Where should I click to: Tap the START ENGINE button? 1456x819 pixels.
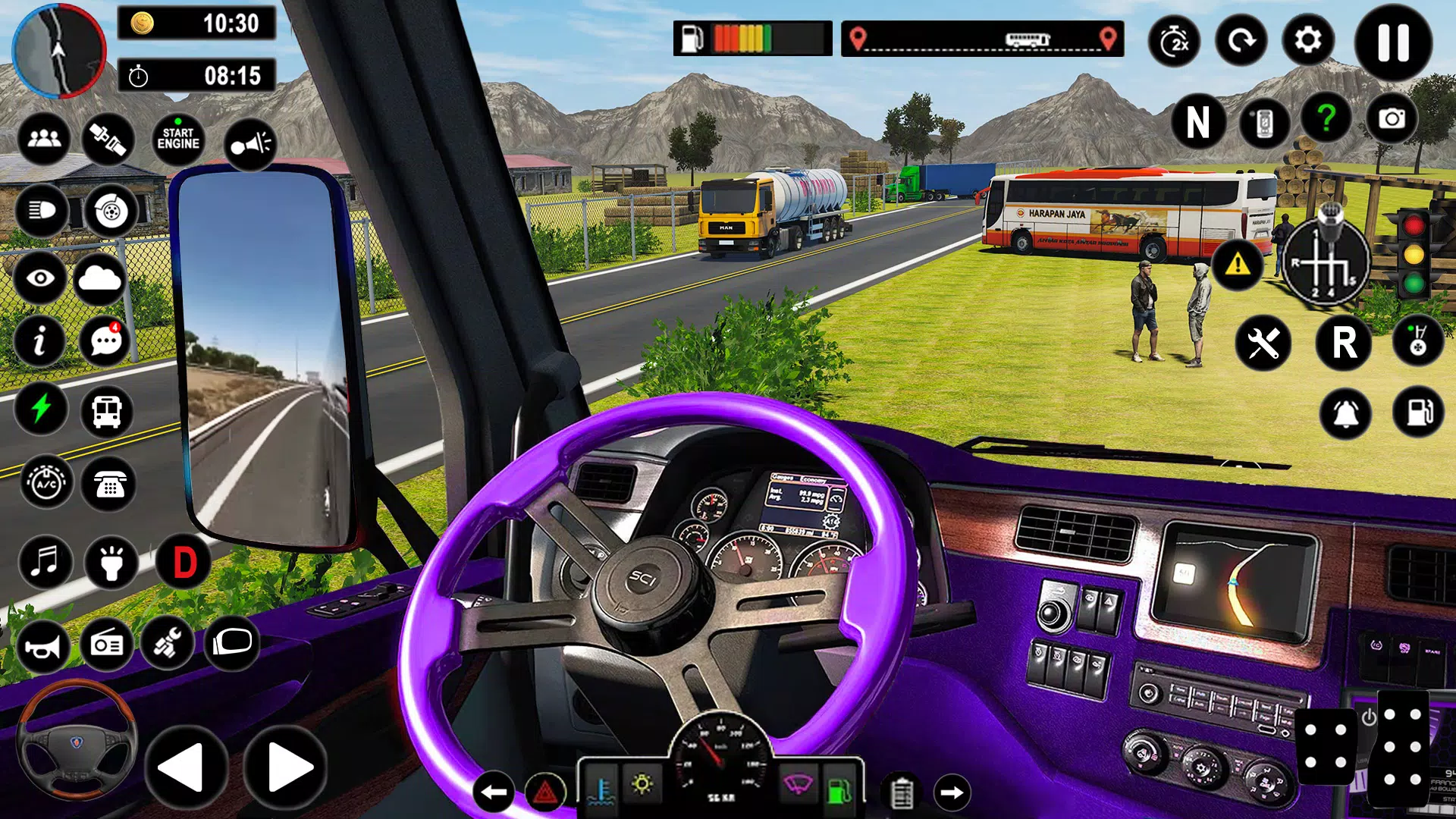tap(178, 139)
